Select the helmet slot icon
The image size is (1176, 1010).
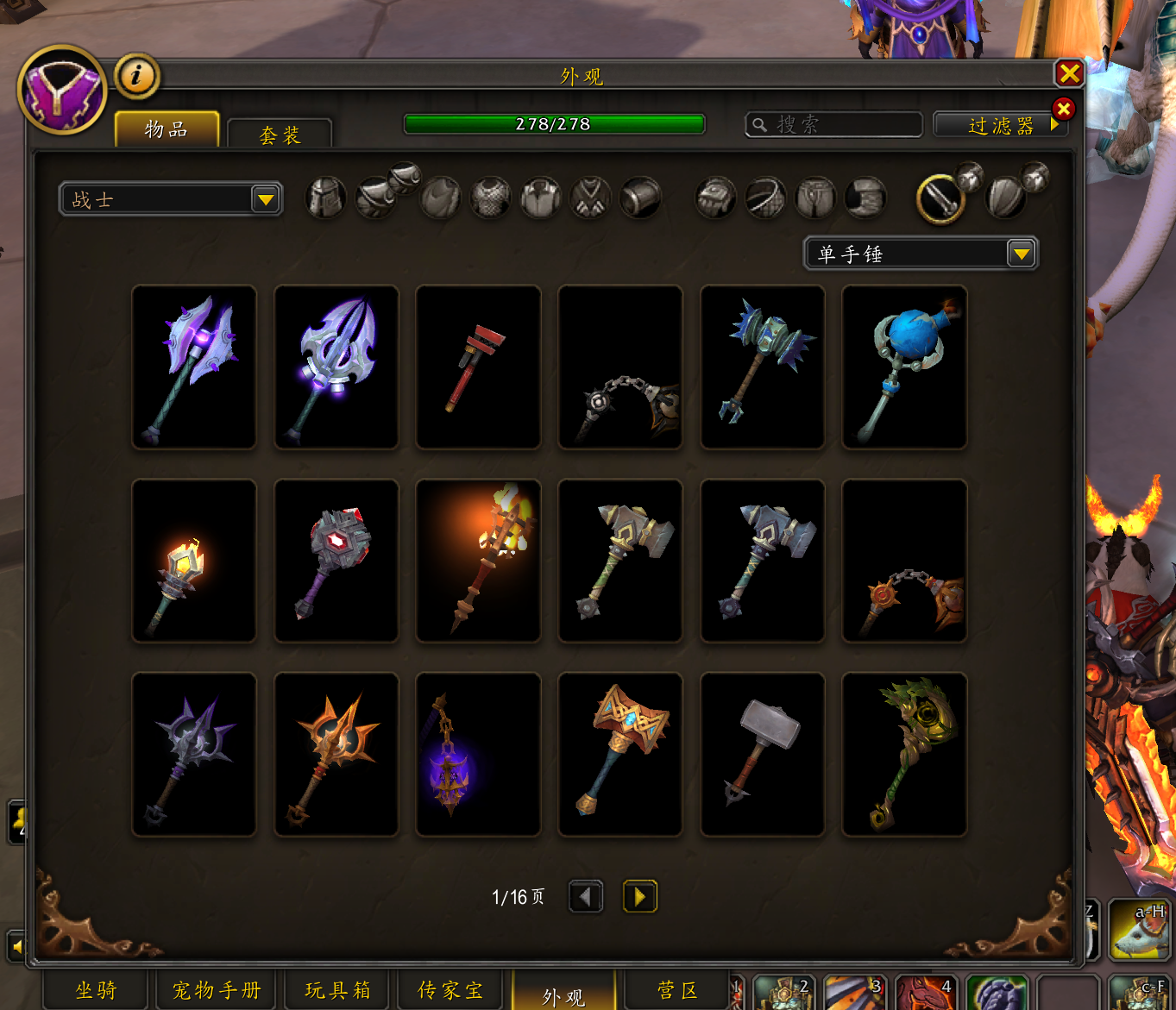[x=326, y=198]
